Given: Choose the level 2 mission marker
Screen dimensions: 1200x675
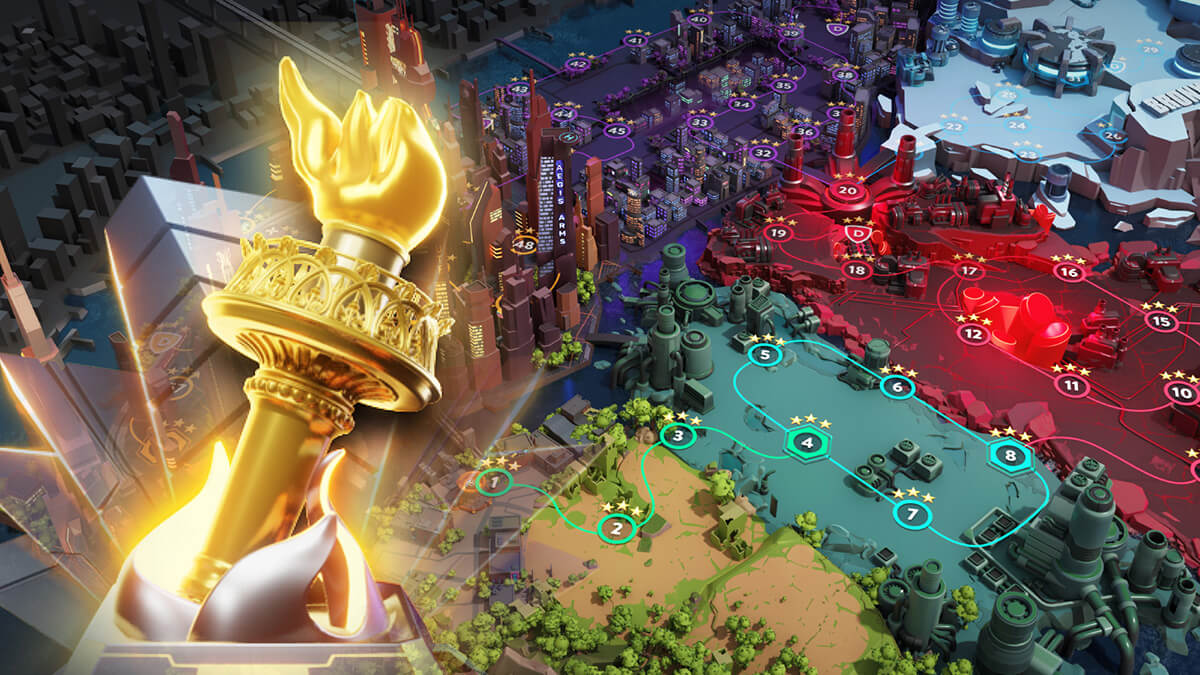Looking at the screenshot, I should (x=617, y=528).
